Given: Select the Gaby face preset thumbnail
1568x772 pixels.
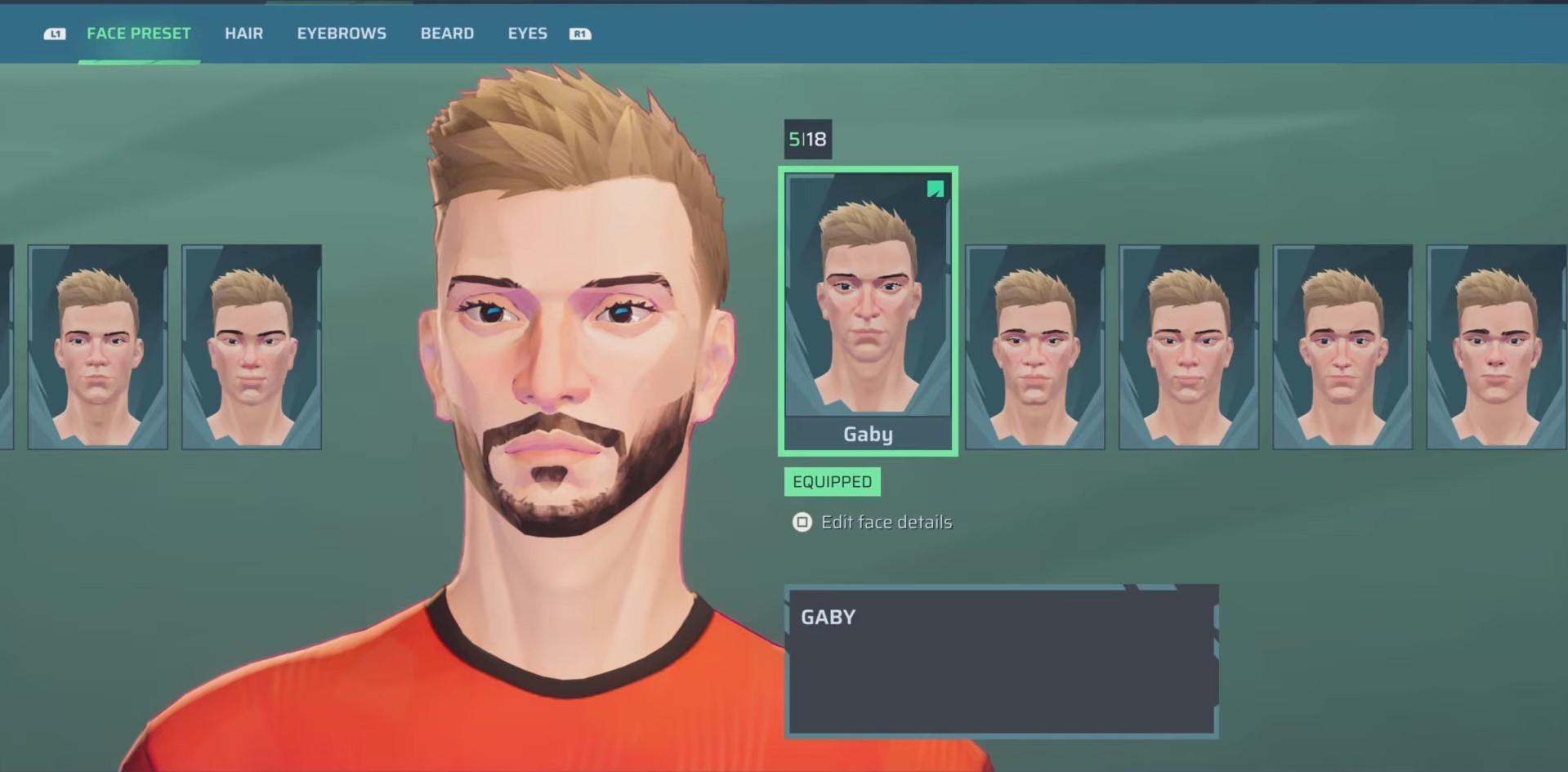Looking at the screenshot, I should click(x=868, y=310).
